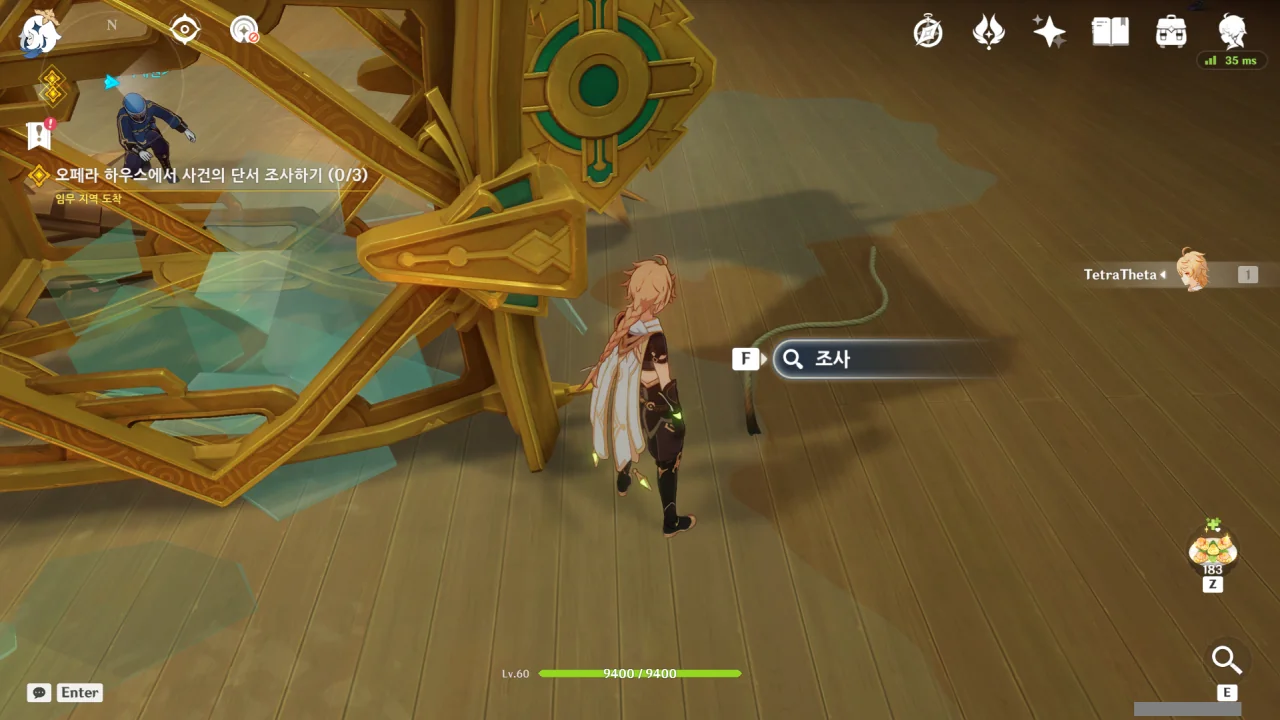Open the chat speech bubble
This screenshot has height=720, width=1280.
[x=39, y=692]
